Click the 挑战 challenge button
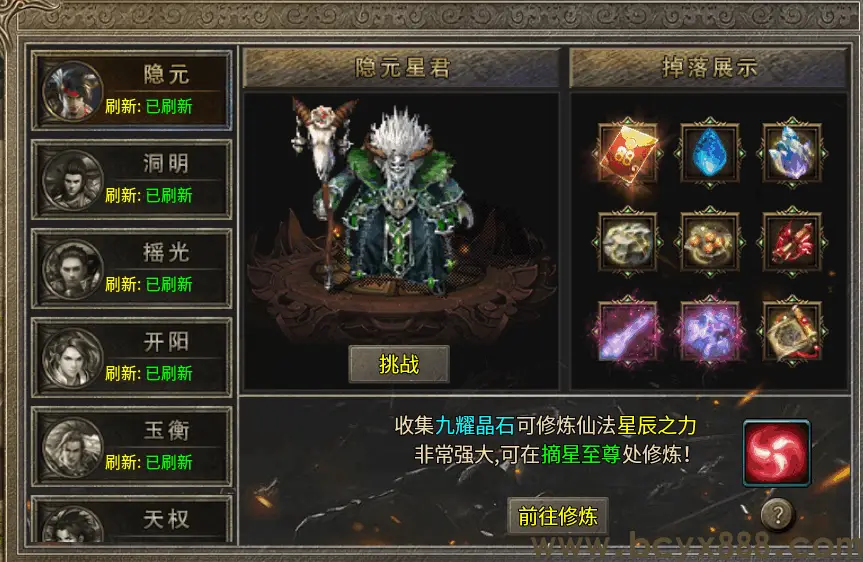The height and width of the screenshot is (562, 863). [x=399, y=365]
